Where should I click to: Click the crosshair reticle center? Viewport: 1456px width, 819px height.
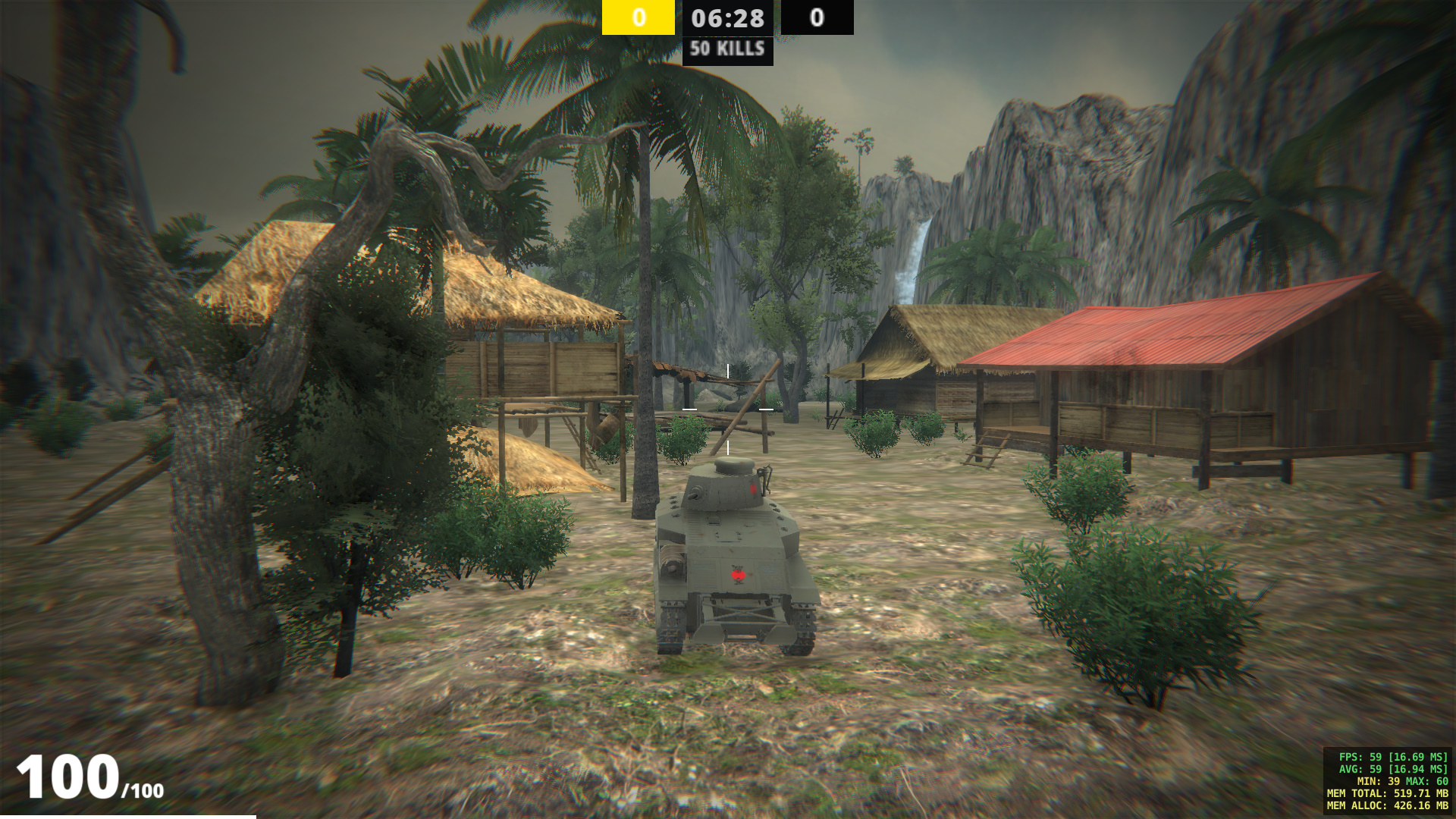click(727, 409)
